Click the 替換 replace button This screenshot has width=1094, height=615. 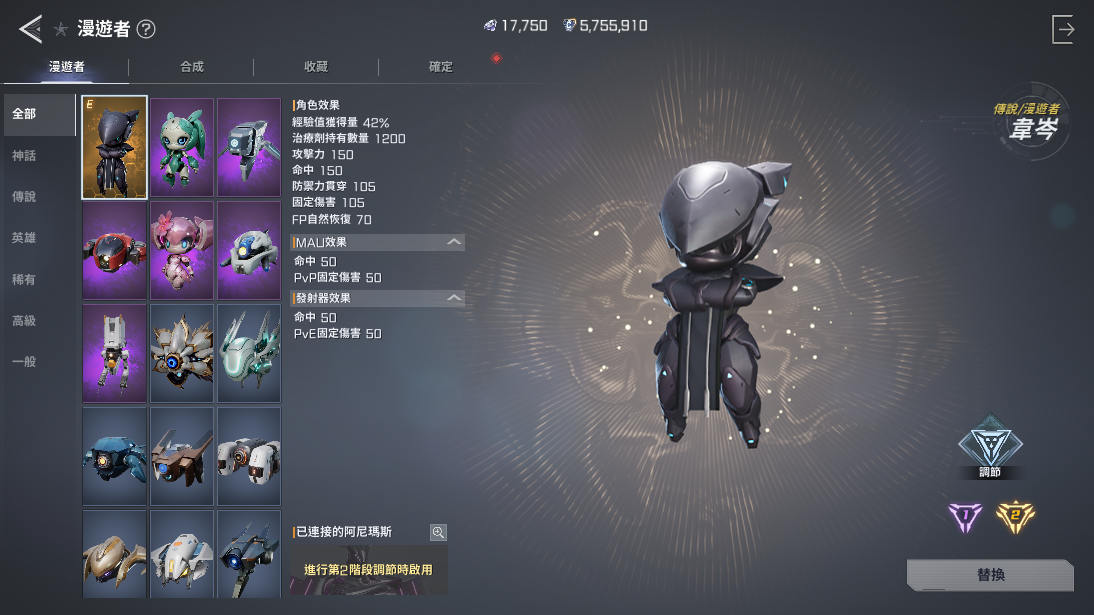pos(990,575)
